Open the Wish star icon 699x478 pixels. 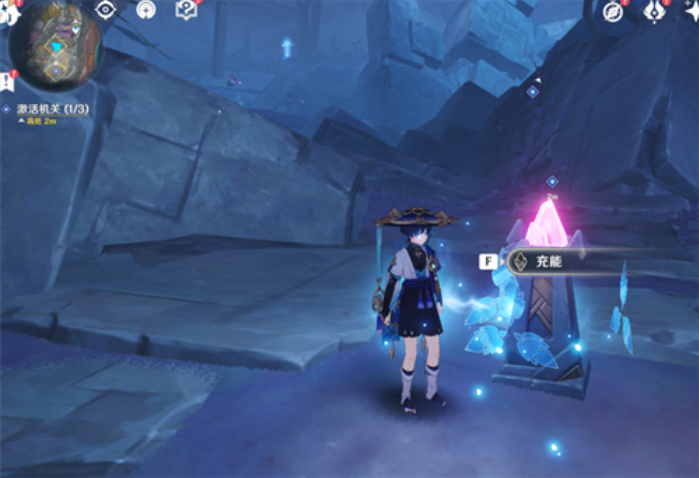(x=692, y=12)
